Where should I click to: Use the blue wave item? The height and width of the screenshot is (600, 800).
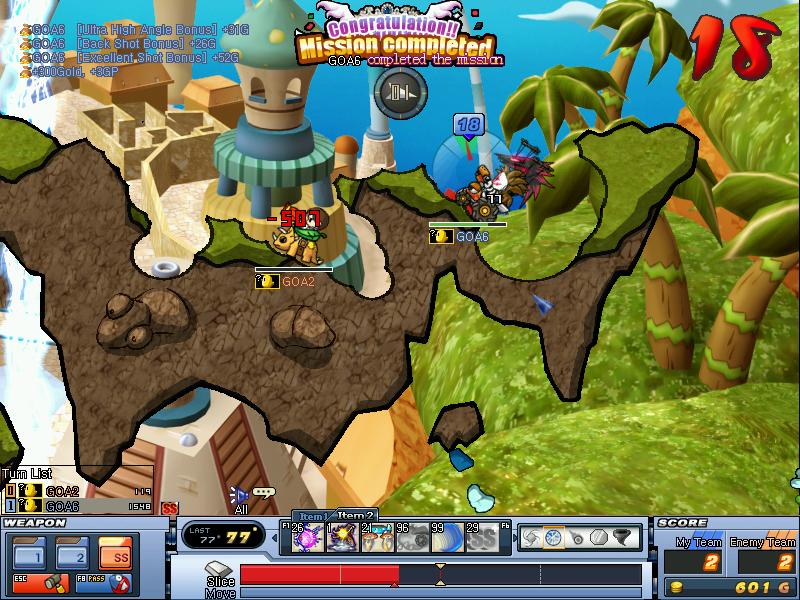(x=446, y=540)
